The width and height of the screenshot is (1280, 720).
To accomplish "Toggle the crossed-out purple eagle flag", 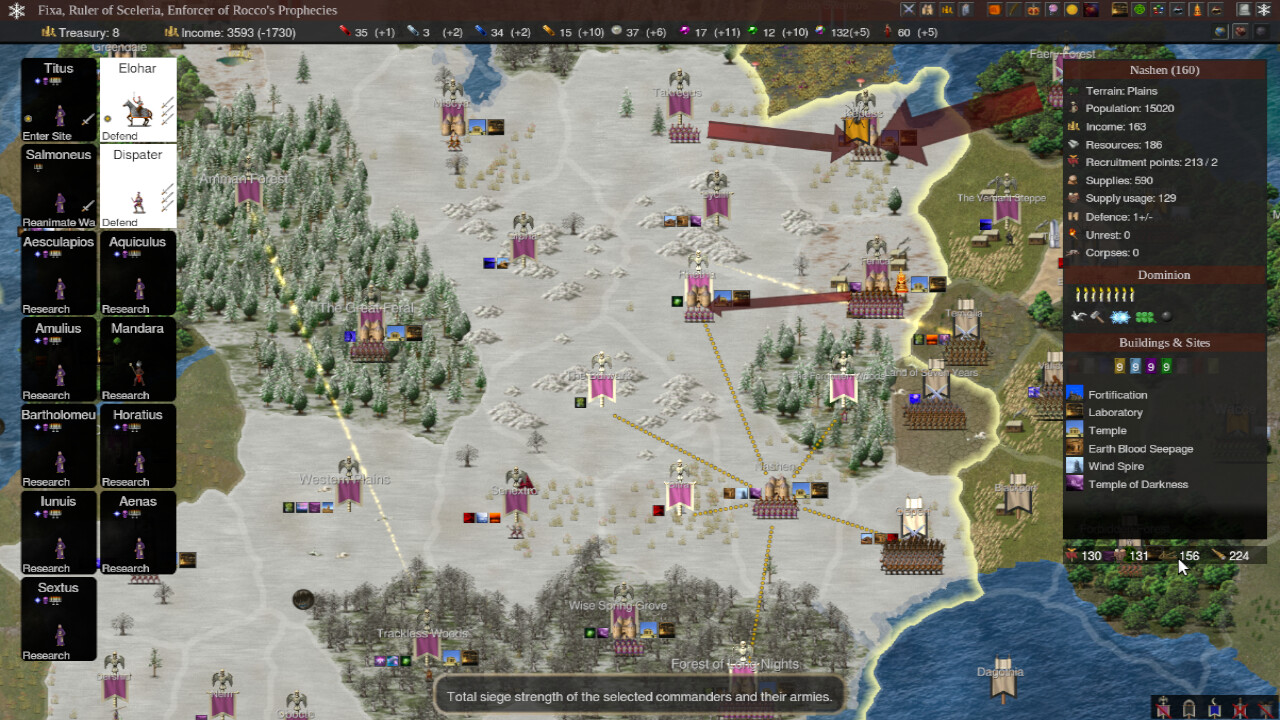I will pyautogui.click(x=1162, y=708).
